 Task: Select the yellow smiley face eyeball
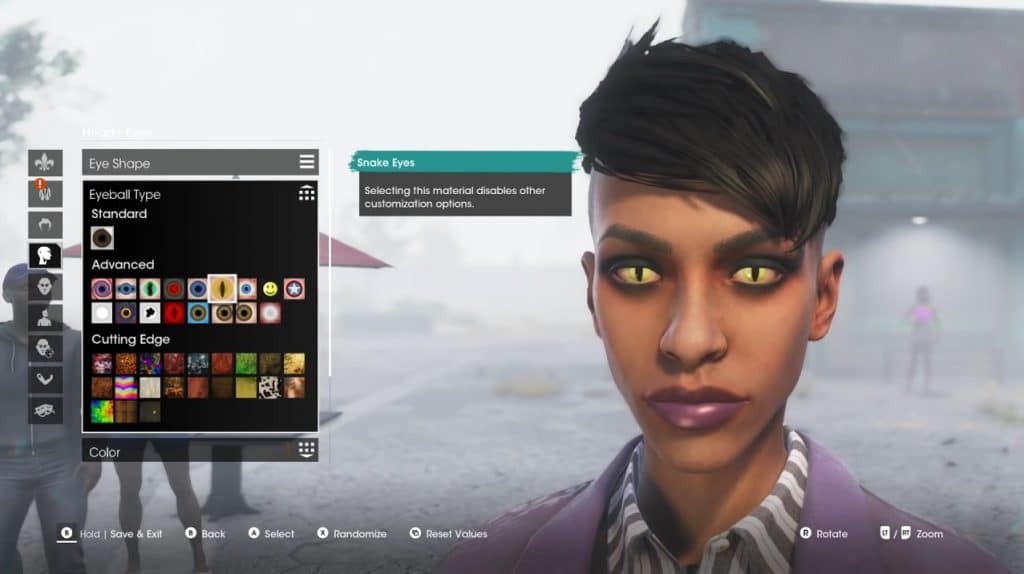(x=270, y=289)
